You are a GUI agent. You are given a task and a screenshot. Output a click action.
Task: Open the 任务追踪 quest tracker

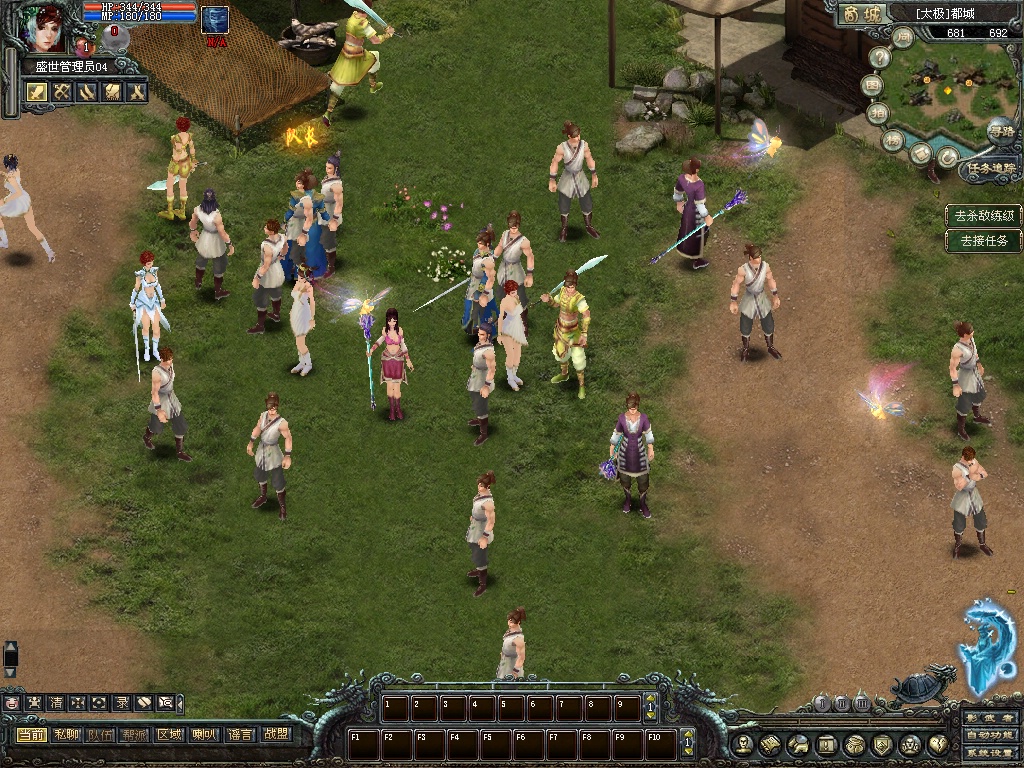tap(991, 168)
